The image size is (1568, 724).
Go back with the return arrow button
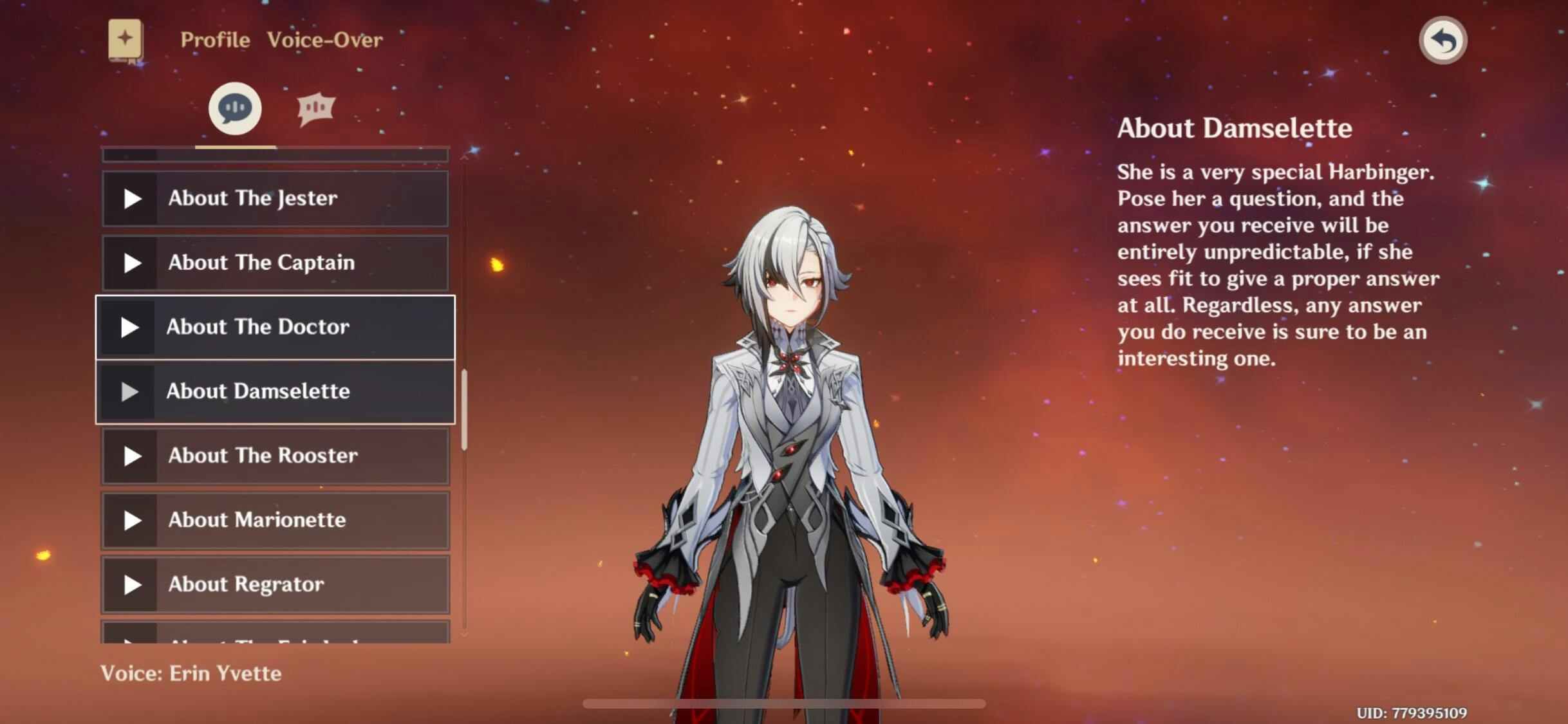point(1442,41)
